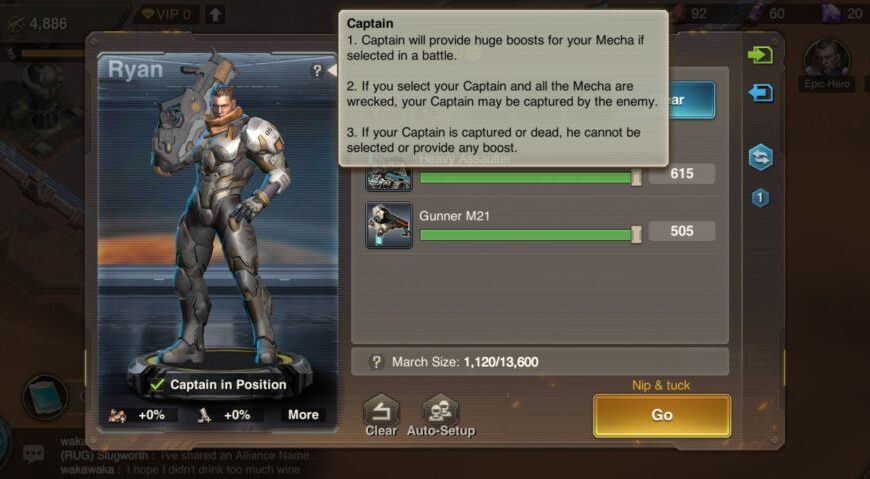Select march preset number 1
870x479 pixels.
760,198
